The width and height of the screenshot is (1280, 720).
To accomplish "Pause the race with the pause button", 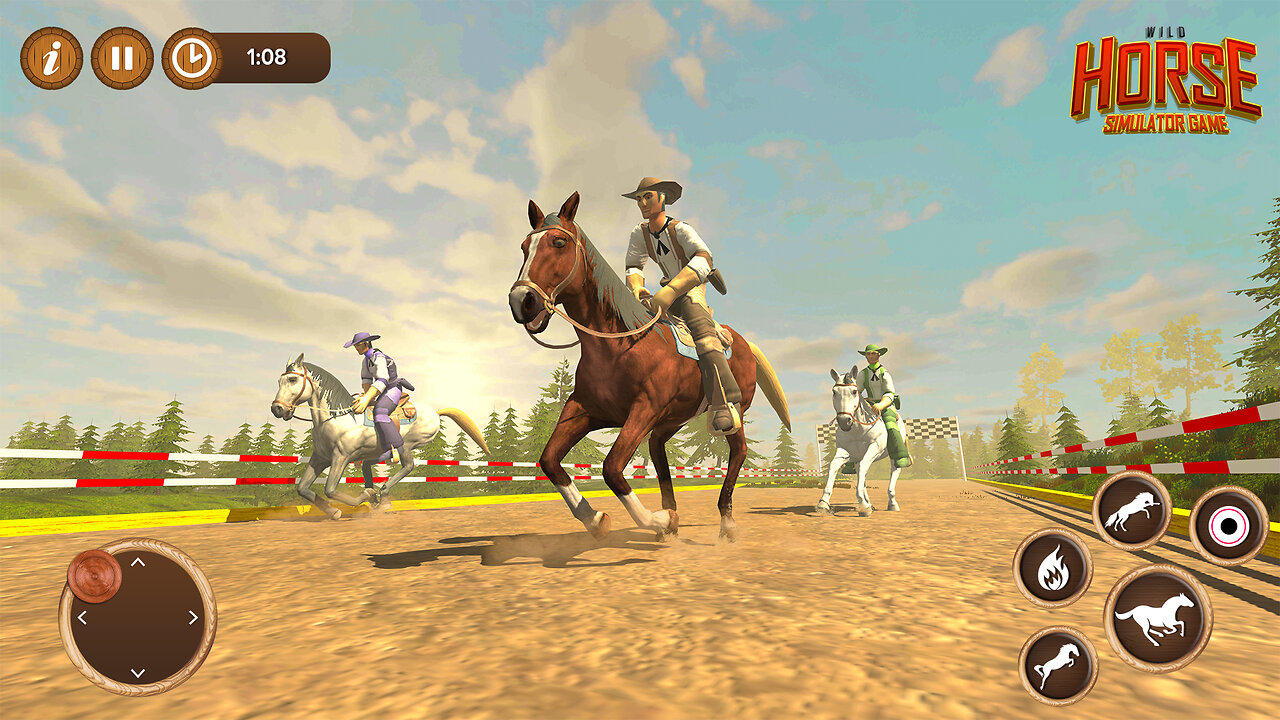I will [x=120, y=57].
